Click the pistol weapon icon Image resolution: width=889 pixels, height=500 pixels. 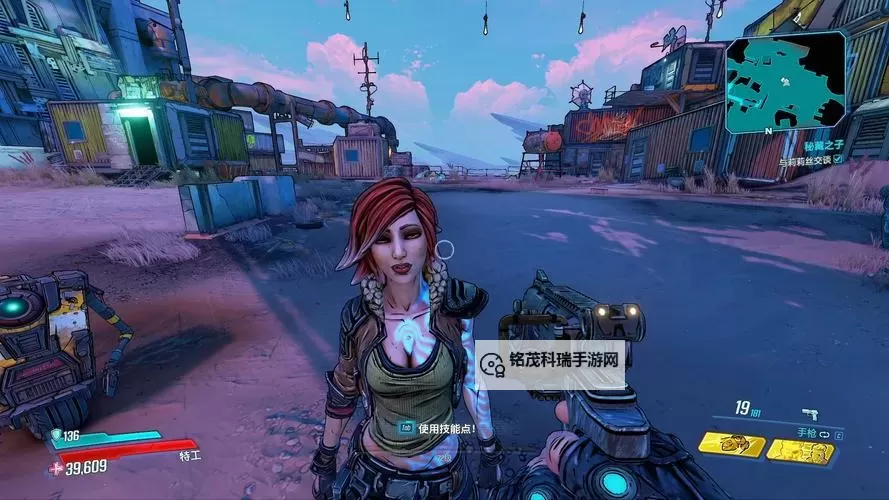(808, 414)
